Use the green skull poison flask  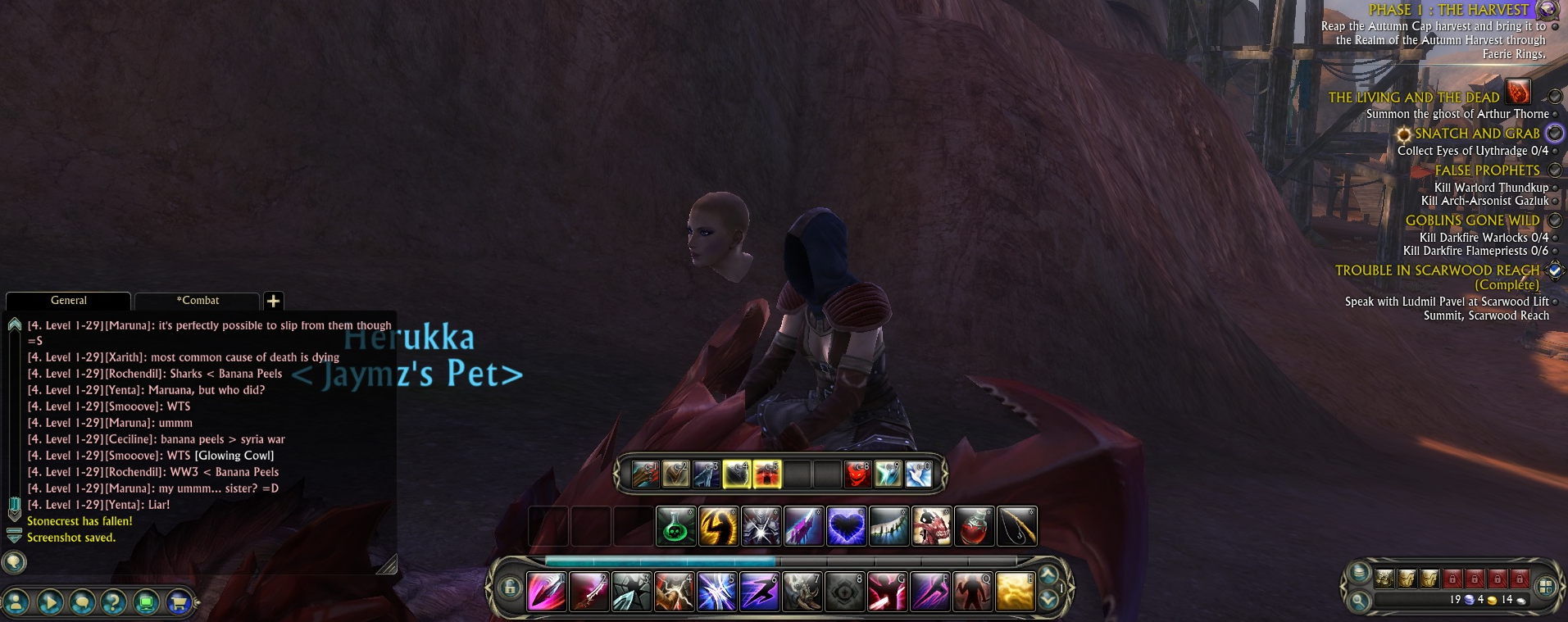tap(675, 527)
